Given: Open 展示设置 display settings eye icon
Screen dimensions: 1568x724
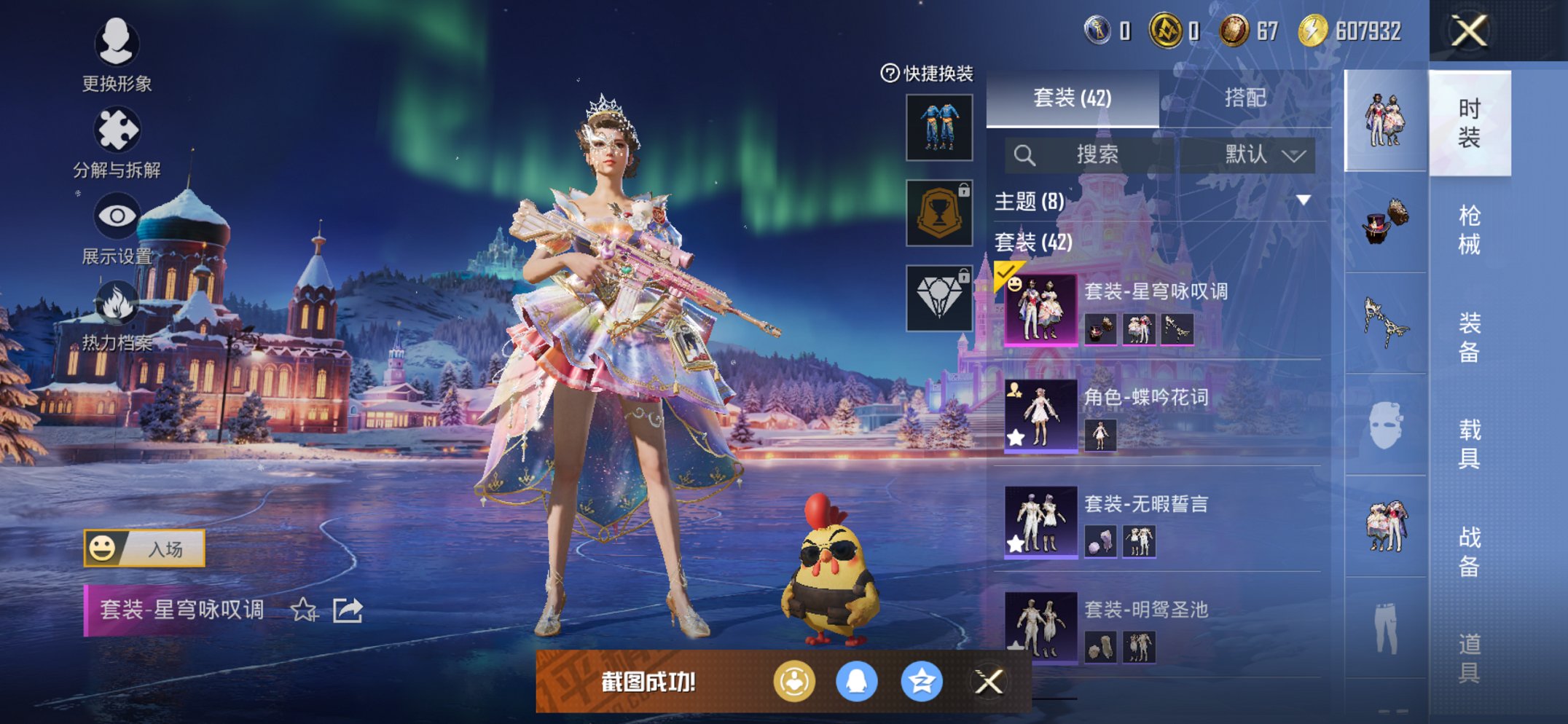Looking at the screenshot, I should [x=119, y=214].
